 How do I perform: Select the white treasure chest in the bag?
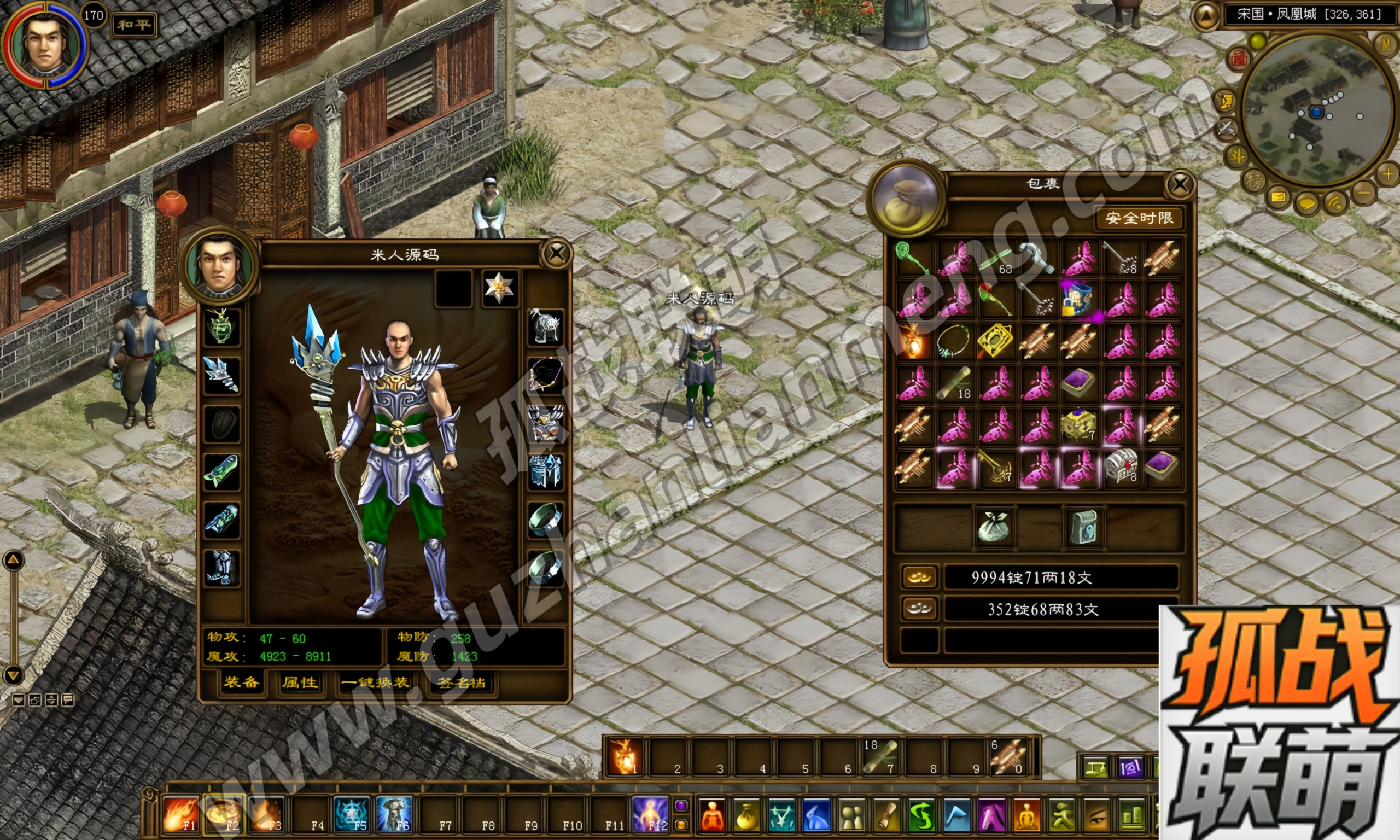pyautogui.click(x=1121, y=466)
